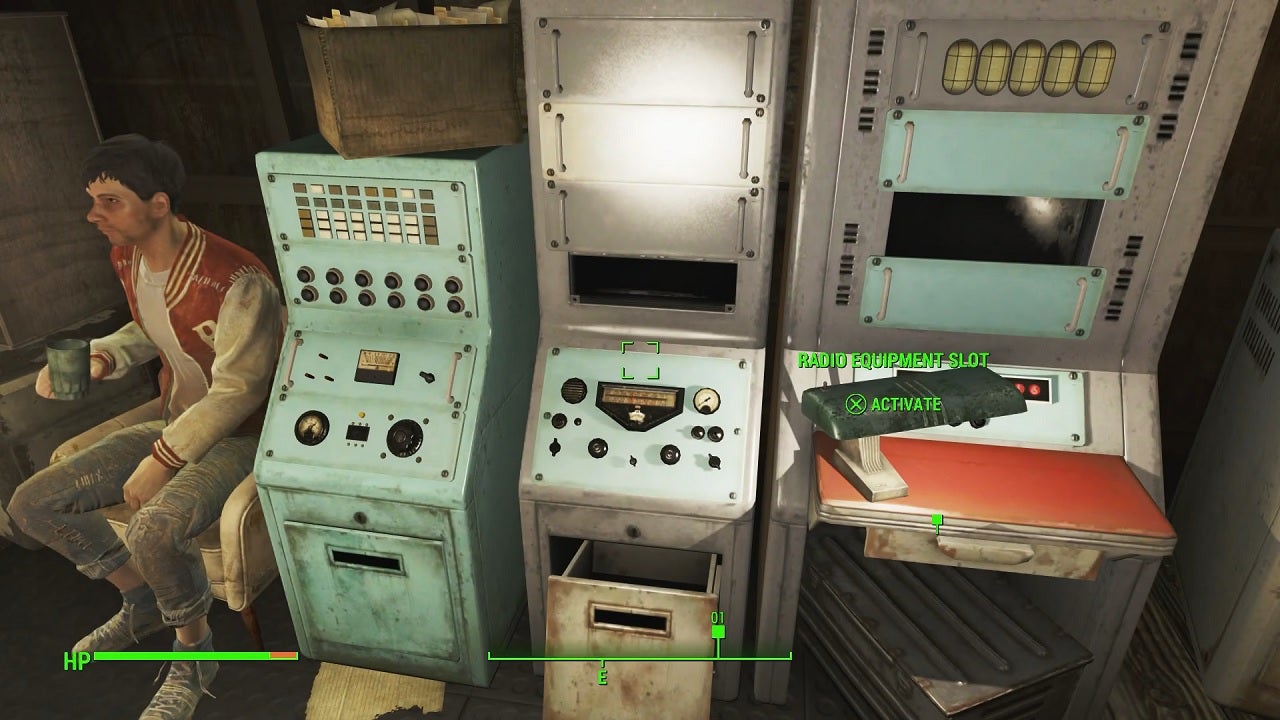Select the round pressure gauge dial
1280x720 pixels.
(x=313, y=430)
